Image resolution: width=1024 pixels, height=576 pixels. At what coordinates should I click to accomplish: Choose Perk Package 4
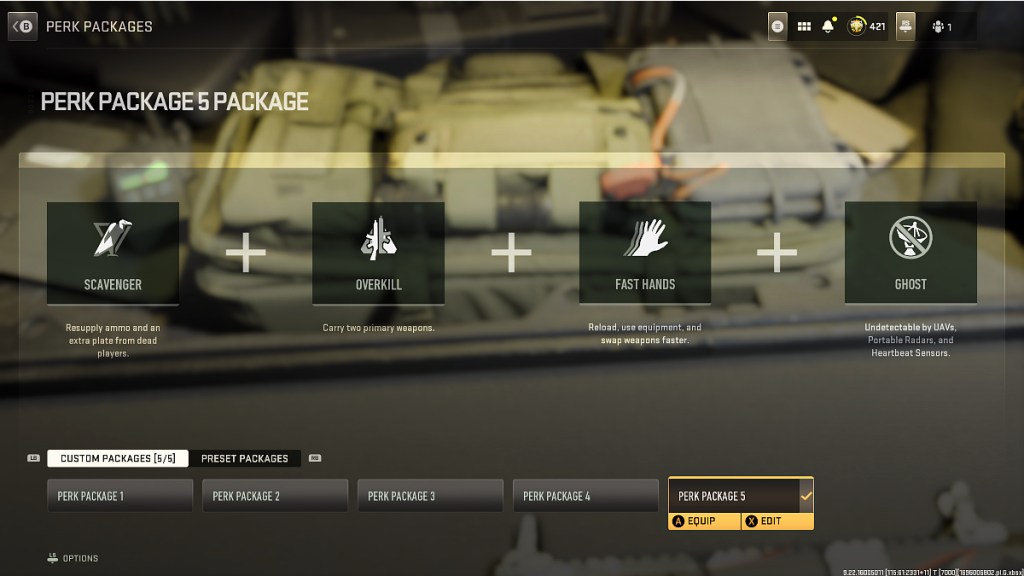point(586,496)
